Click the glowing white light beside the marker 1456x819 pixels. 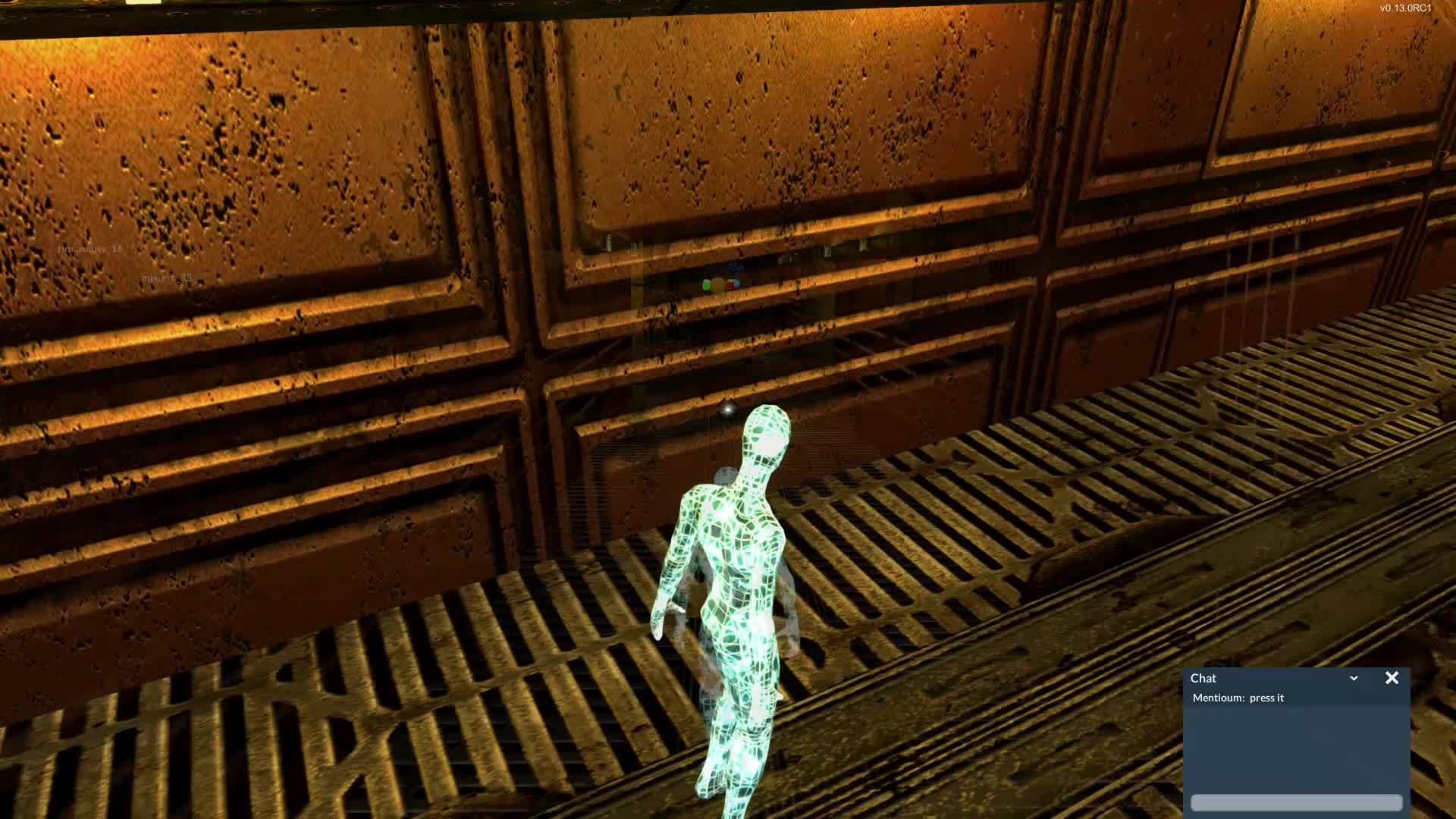coord(728,410)
